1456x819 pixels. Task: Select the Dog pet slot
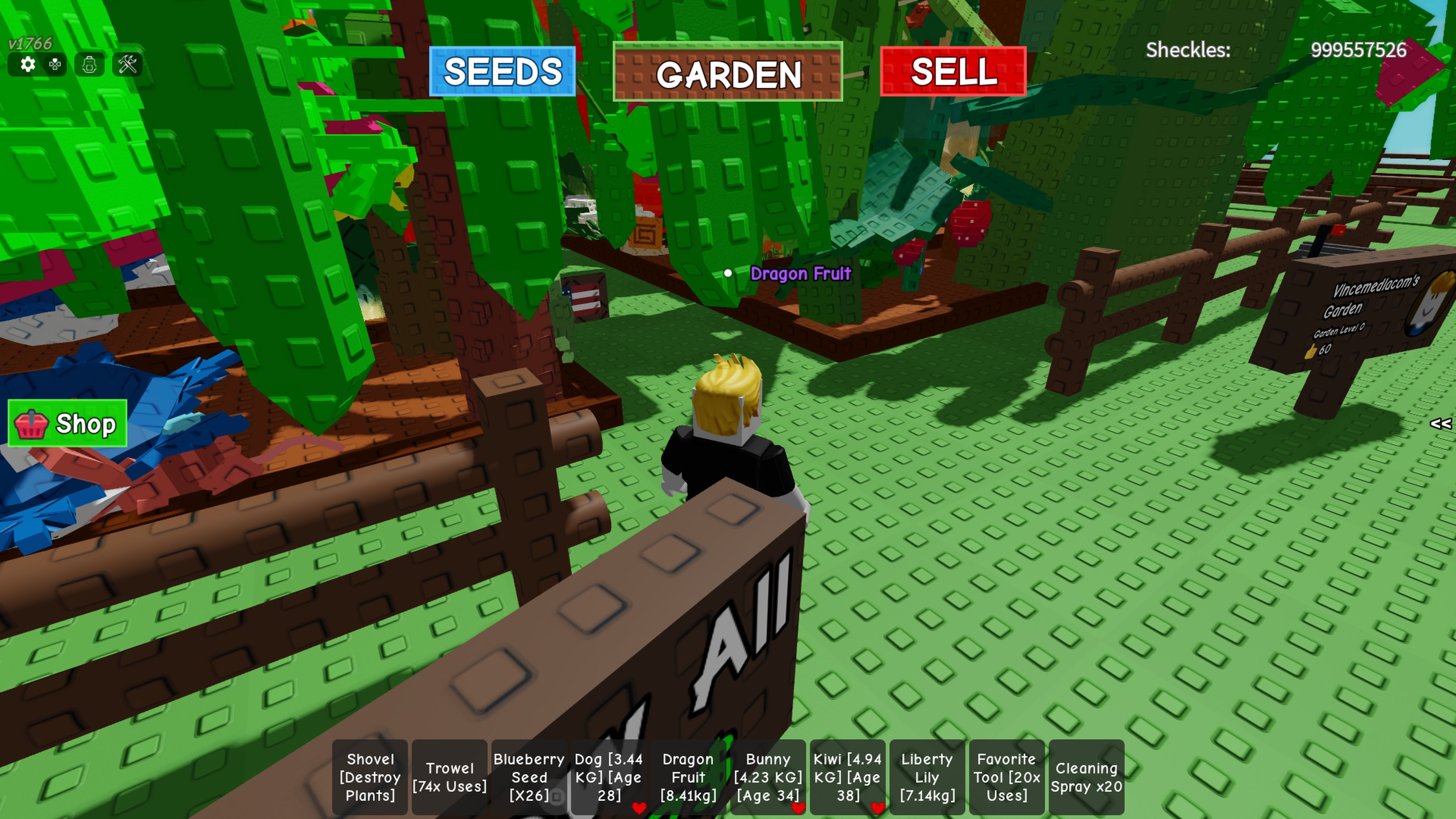(x=609, y=777)
